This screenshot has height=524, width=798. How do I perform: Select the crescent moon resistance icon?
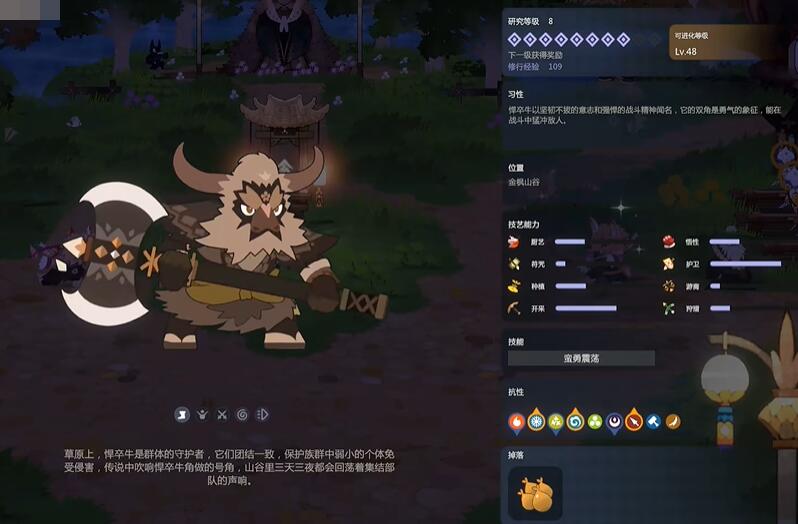click(614, 422)
